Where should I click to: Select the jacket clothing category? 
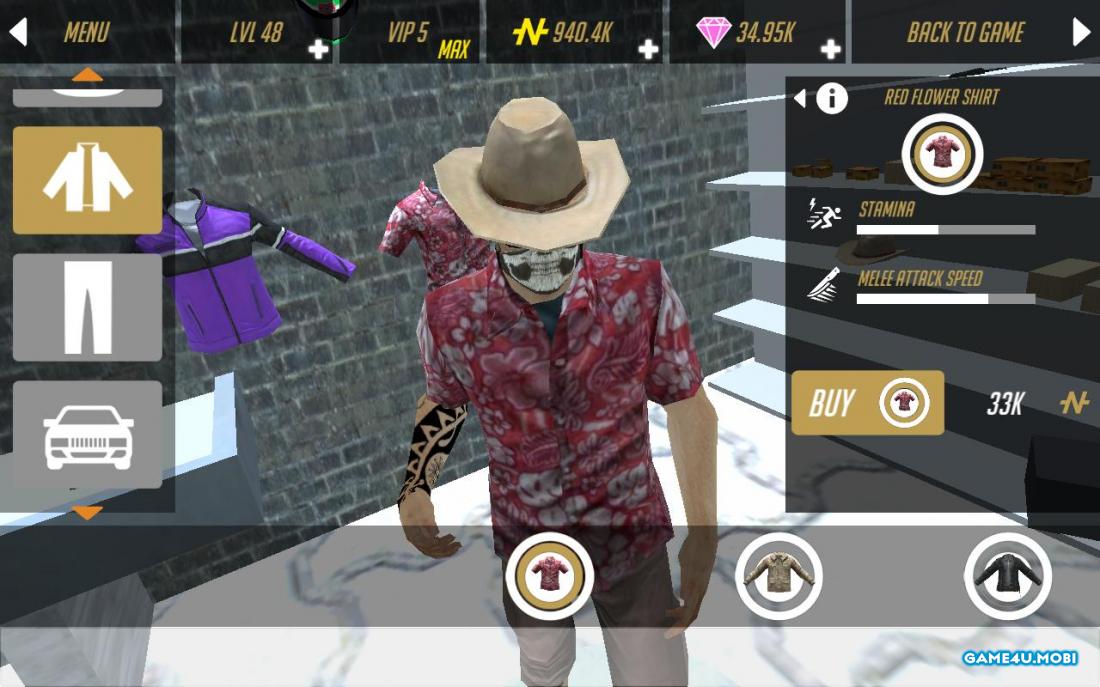[87, 180]
